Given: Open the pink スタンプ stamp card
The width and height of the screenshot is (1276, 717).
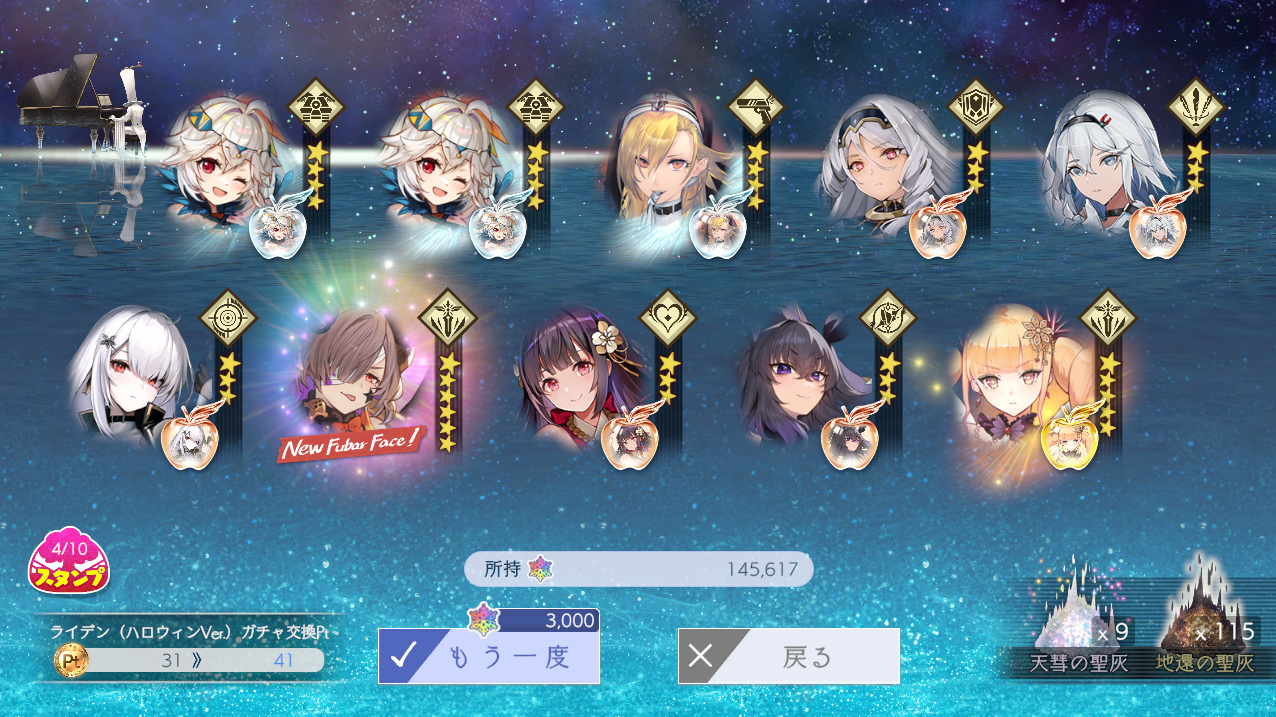Looking at the screenshot, I should click(68, 561).
